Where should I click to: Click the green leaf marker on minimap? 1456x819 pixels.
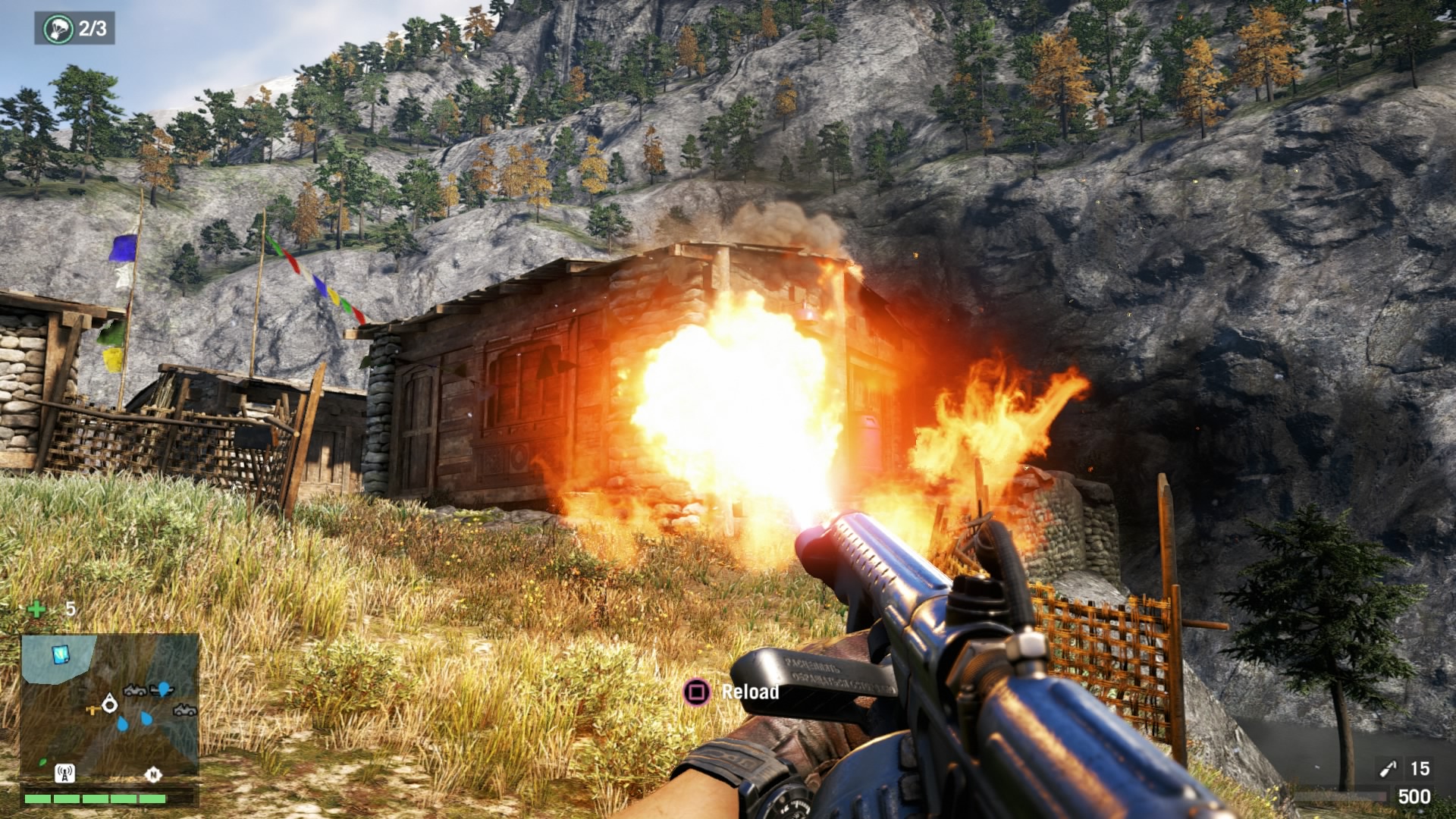pyautogui.click(x=42, y=761)
